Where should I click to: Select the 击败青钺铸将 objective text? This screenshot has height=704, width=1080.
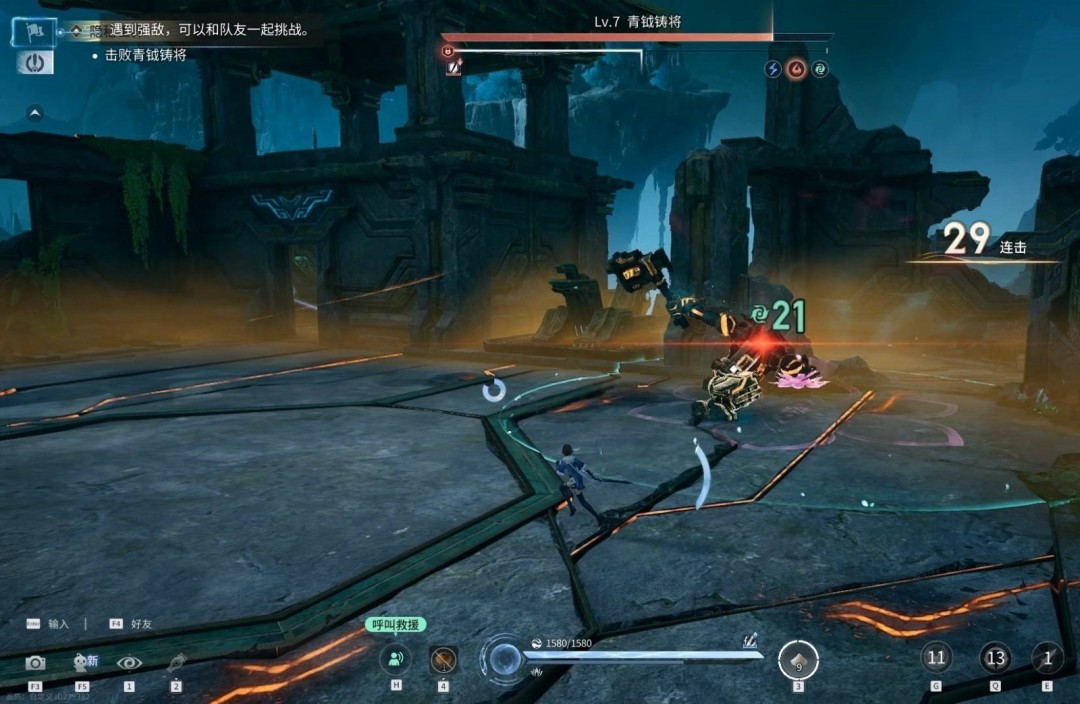point(146,56)
